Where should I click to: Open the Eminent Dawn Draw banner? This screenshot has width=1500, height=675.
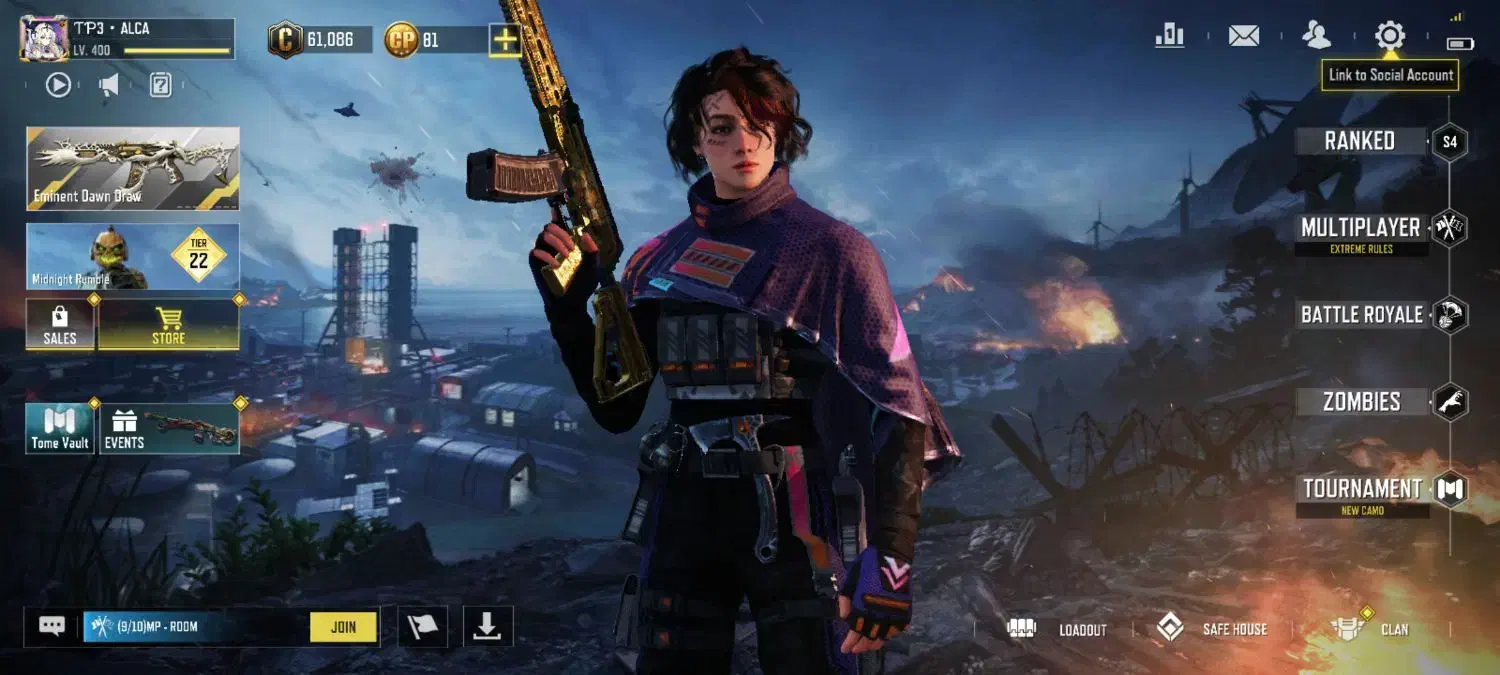pos(133,168)
